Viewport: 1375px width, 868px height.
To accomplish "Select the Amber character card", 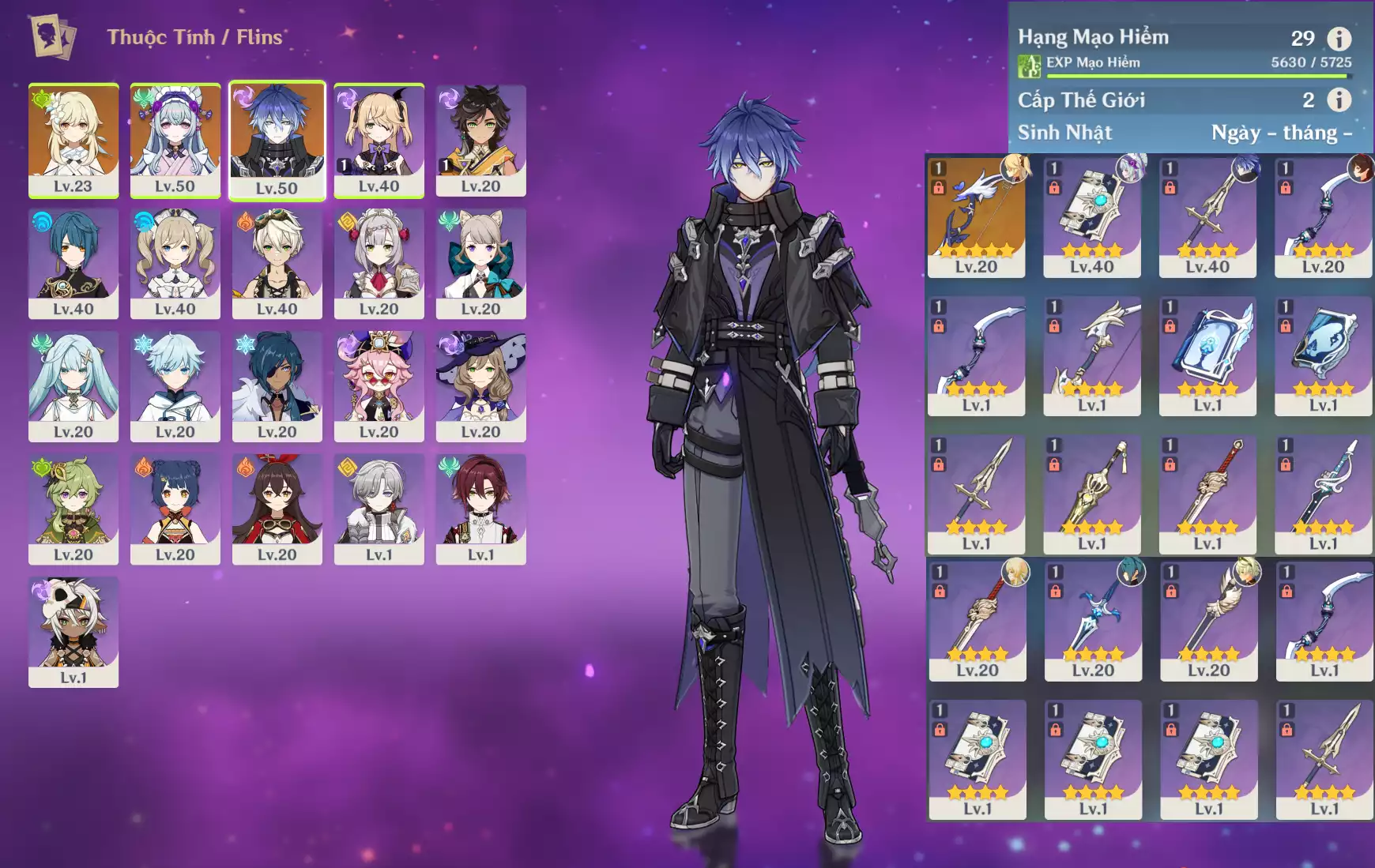I will [x=277, y=509].
